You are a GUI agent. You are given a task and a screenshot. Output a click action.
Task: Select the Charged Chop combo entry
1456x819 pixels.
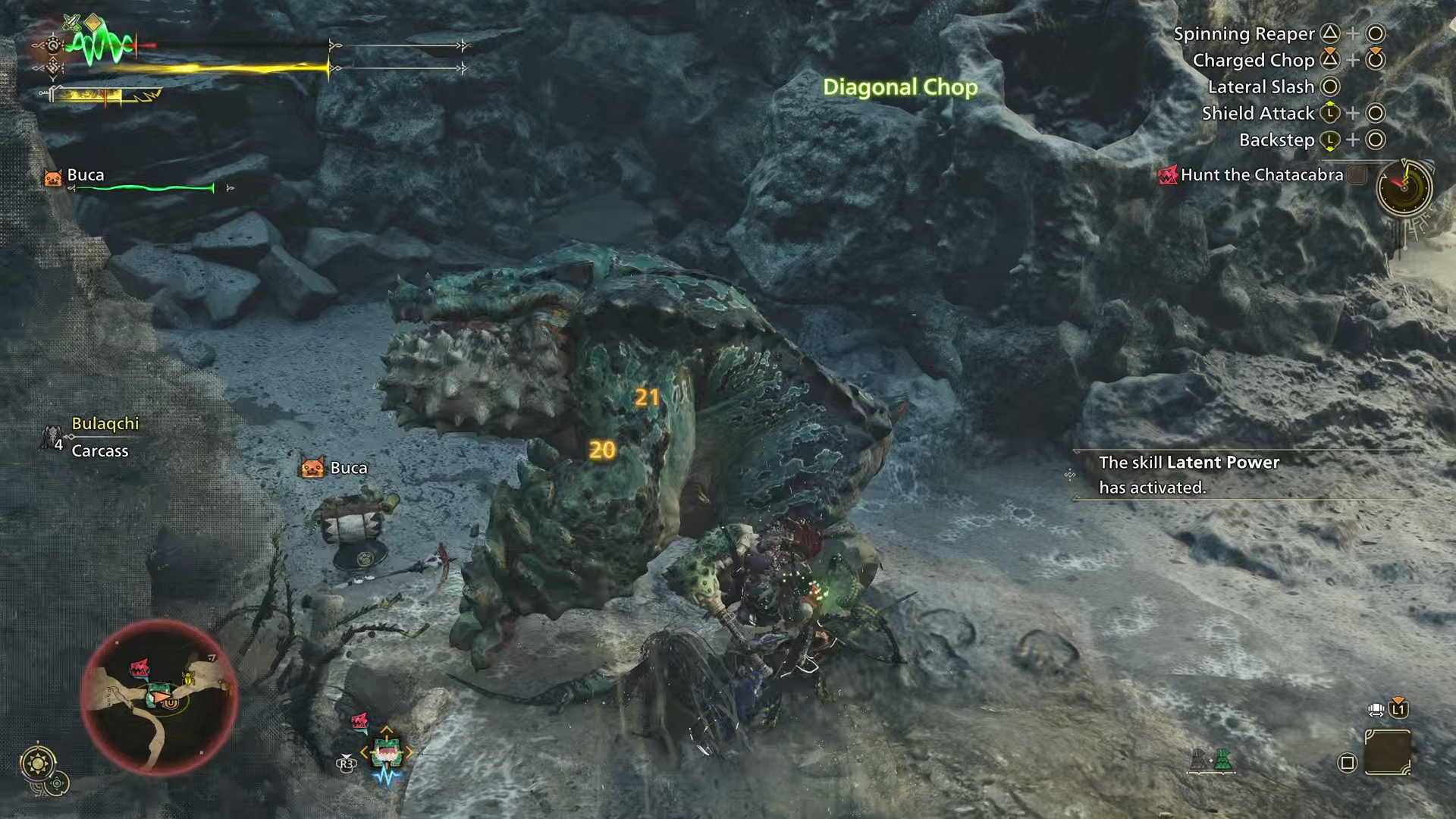point(1253,61)
